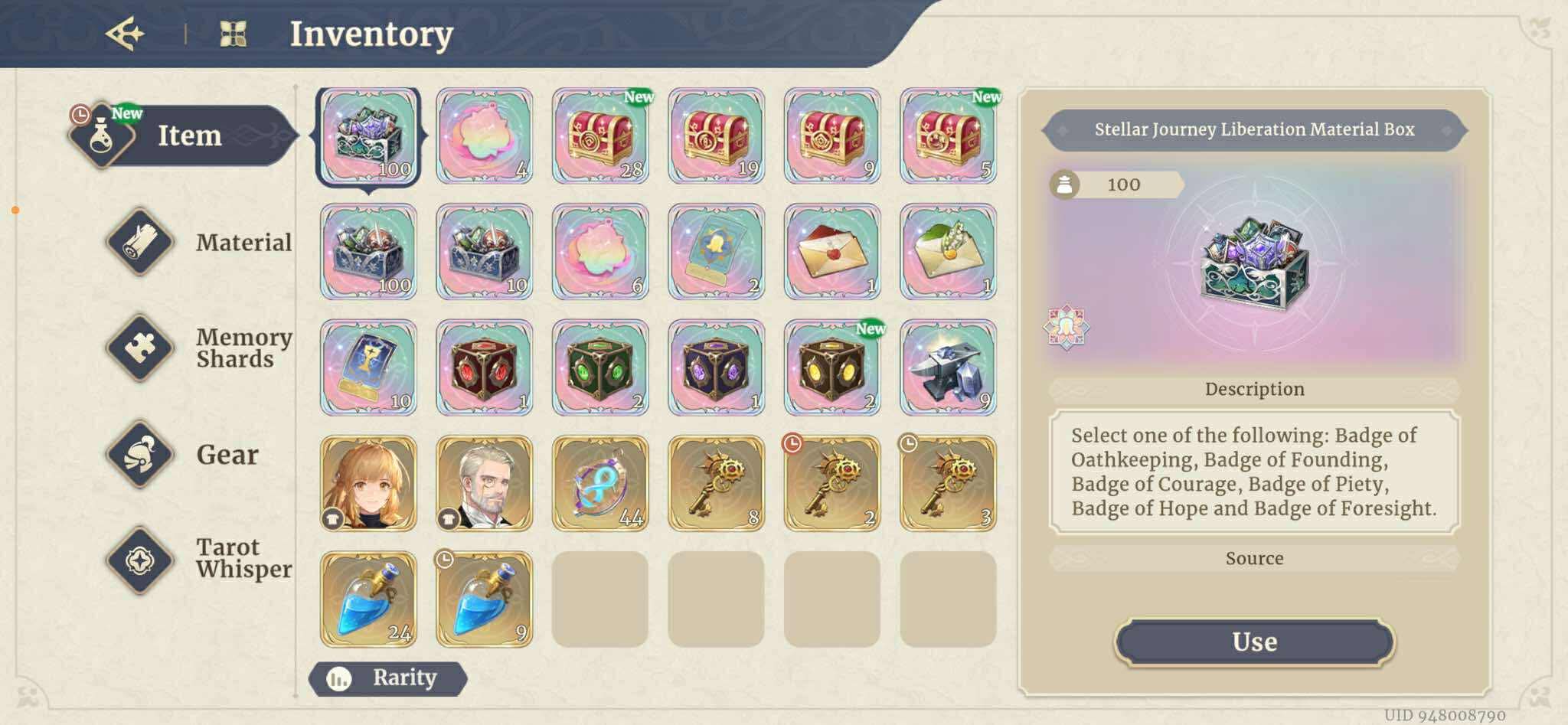This screenshot has width=1568, height=725.
Task: Select the red treasure chest with 28
Action: click(600, 136)
